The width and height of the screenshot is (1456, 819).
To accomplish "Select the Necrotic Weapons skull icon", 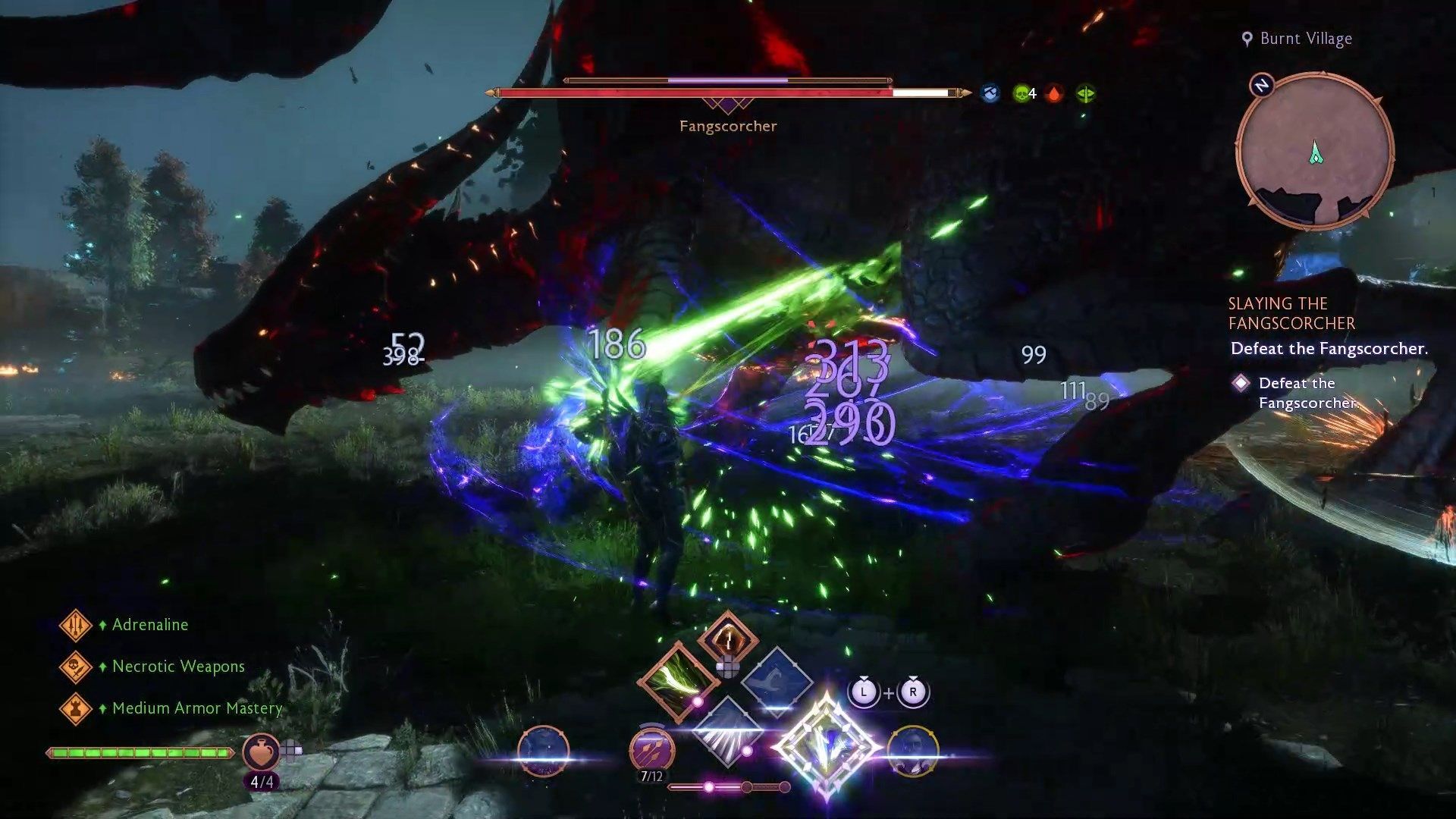I will [75, 667].
